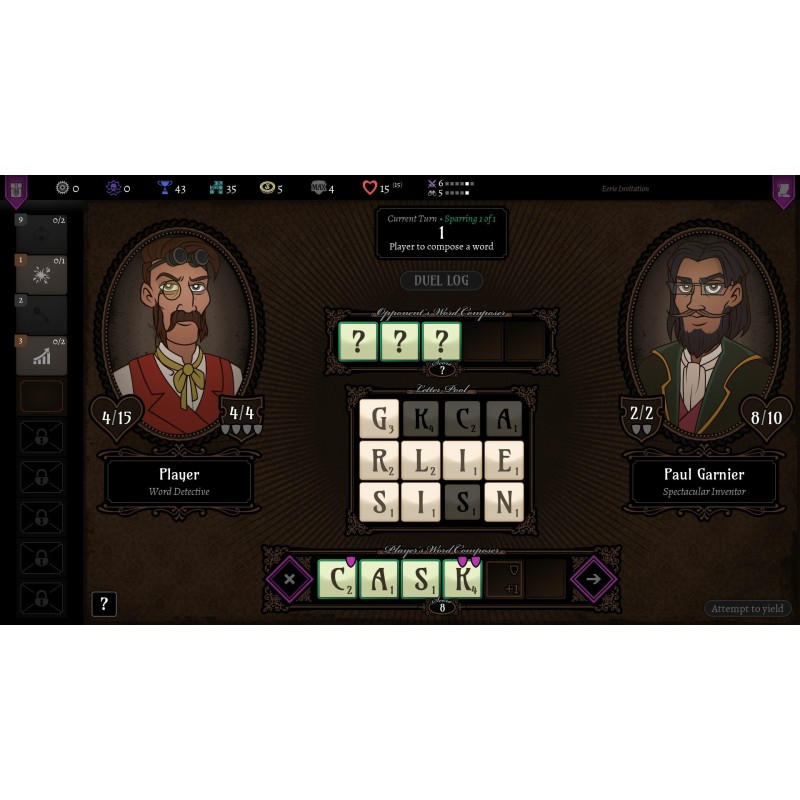
Task: Click the C tile in Player's Word Composer
Action: (337, 579)
